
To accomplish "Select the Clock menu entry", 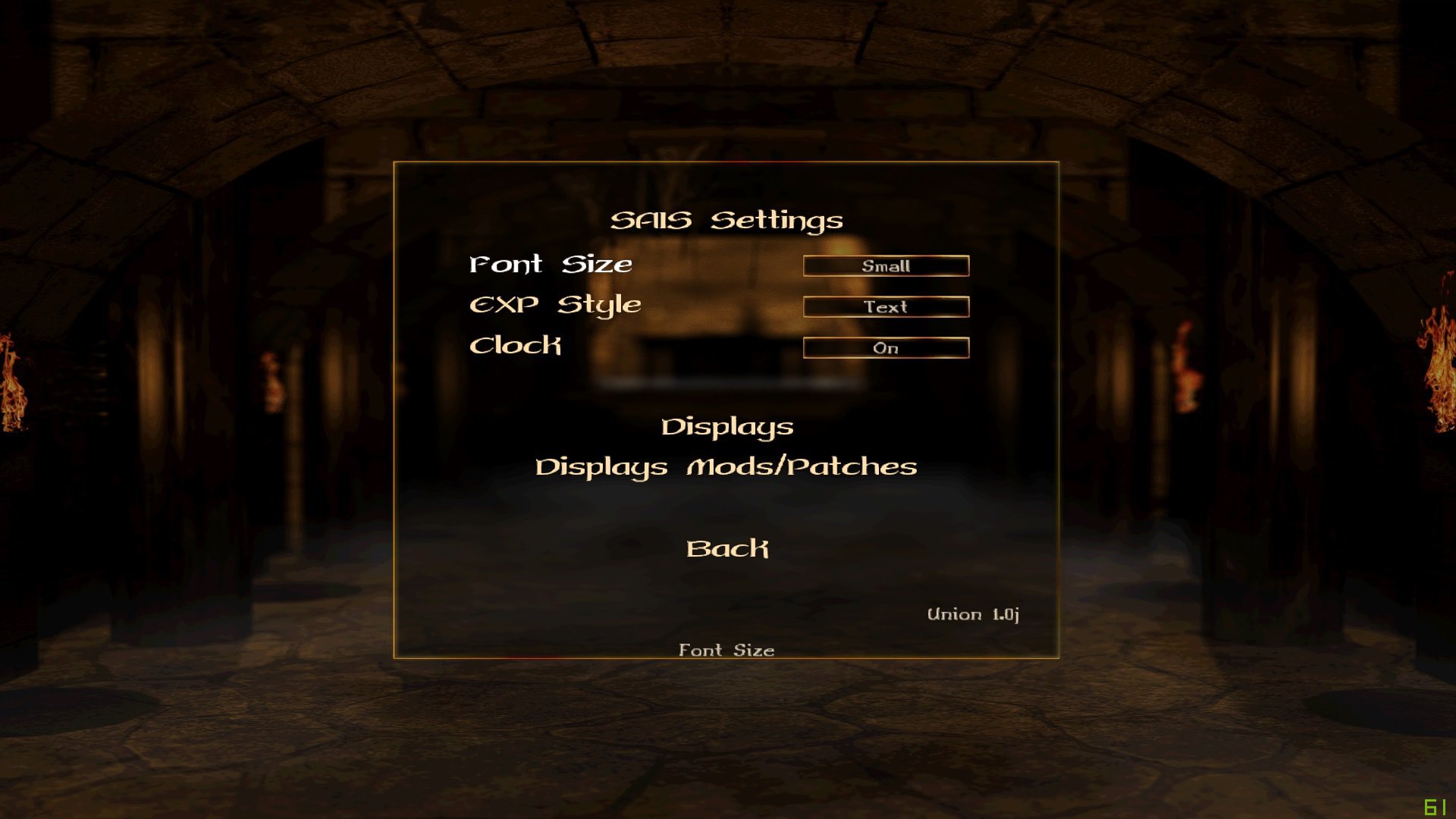I will [x=516, y=346].
